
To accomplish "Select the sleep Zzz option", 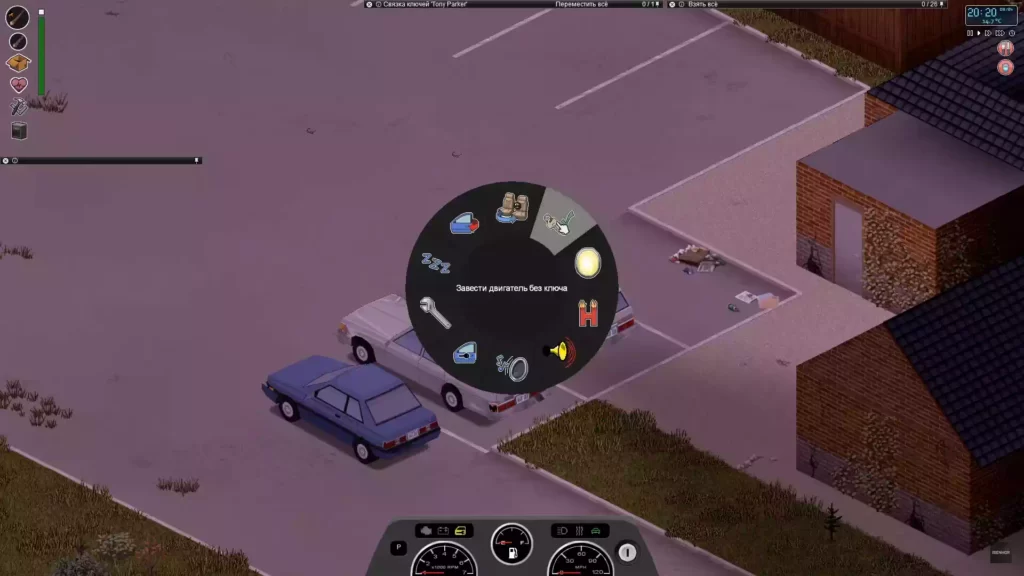I will click(434, 262).
